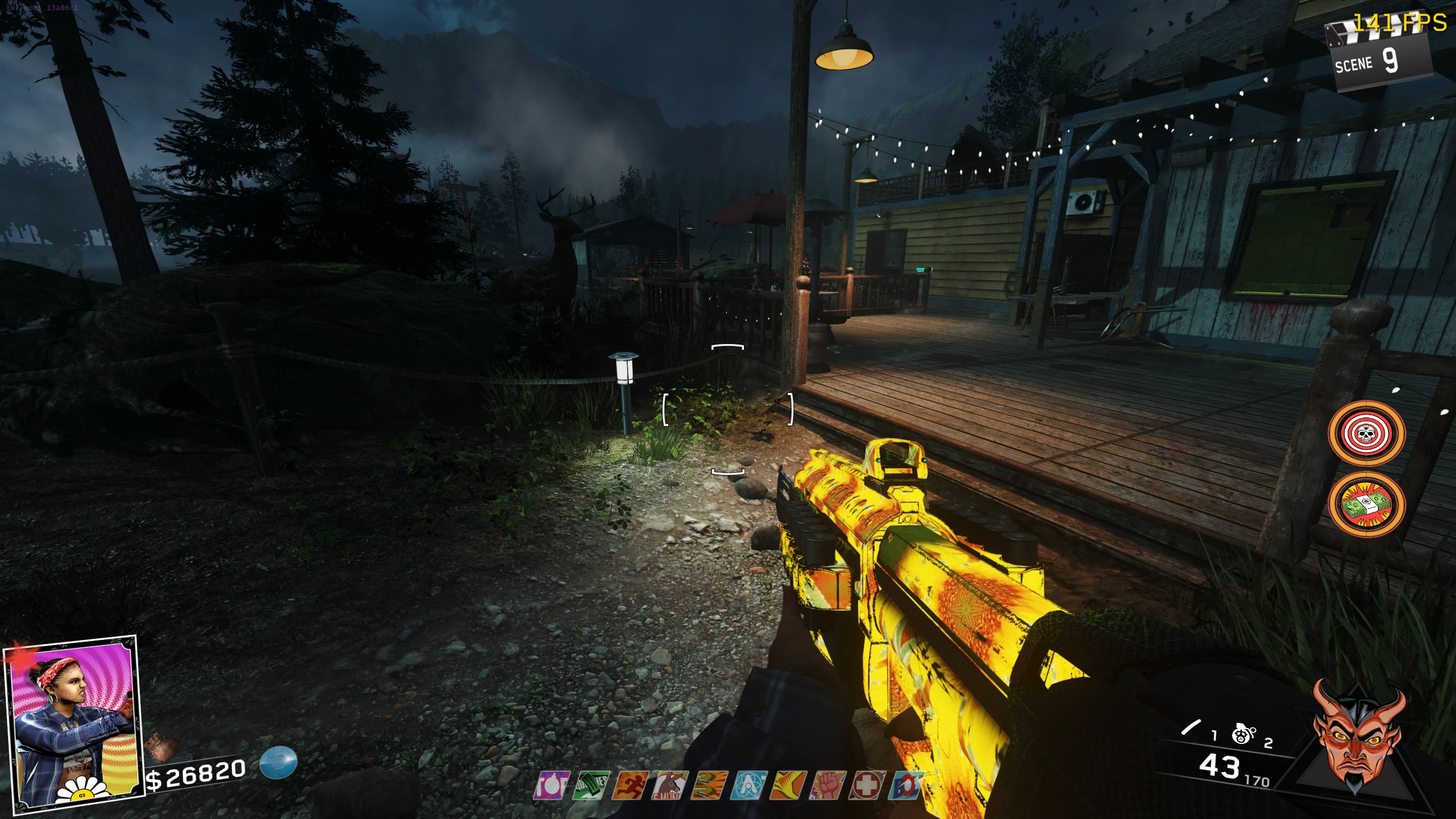Image resolution: width=1456 pixels, height=819 pixels.
Task: Select the gas mask grenade icon
Action: click(x=1243, y=734)
